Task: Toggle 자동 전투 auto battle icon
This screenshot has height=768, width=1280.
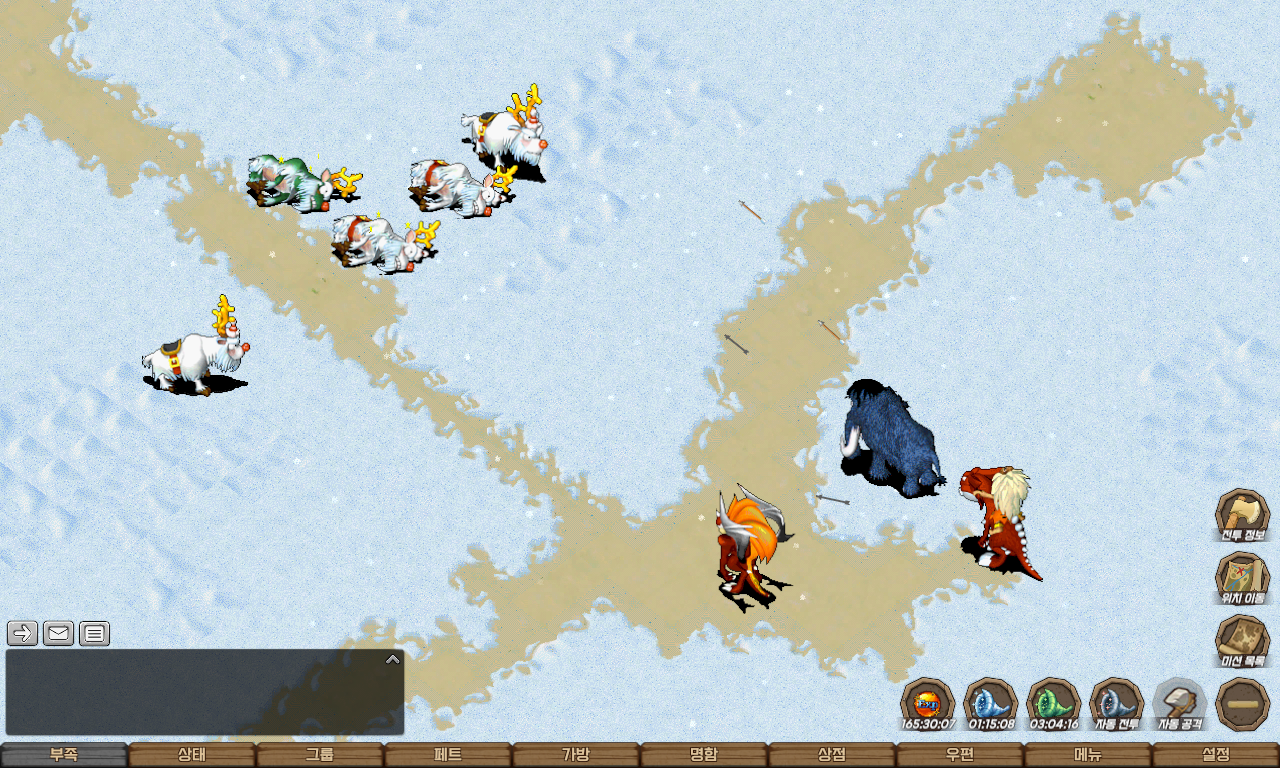Action: (x=1116, y=704)
